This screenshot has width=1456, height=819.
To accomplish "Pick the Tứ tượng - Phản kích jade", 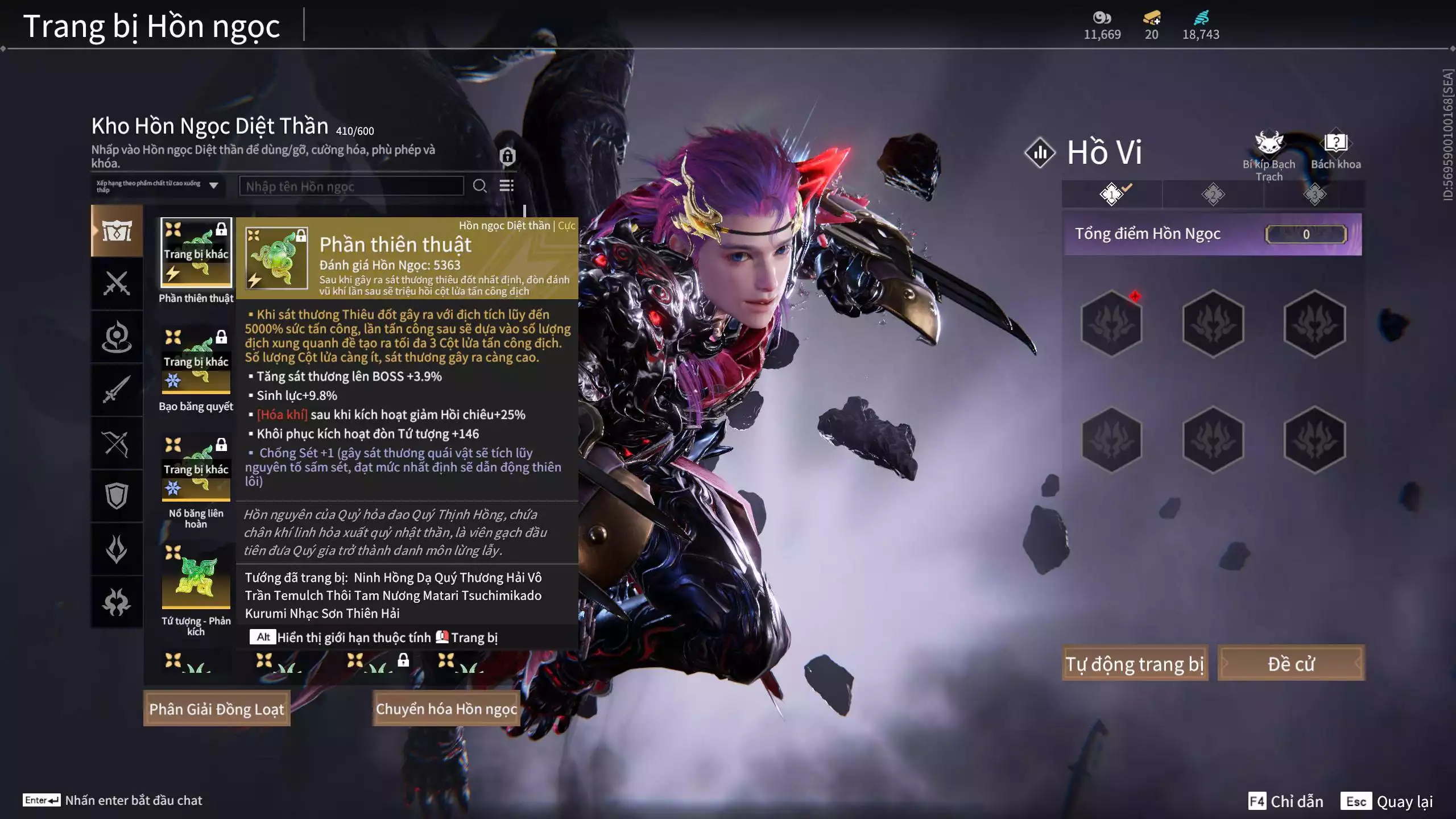I will pos(196,577).
